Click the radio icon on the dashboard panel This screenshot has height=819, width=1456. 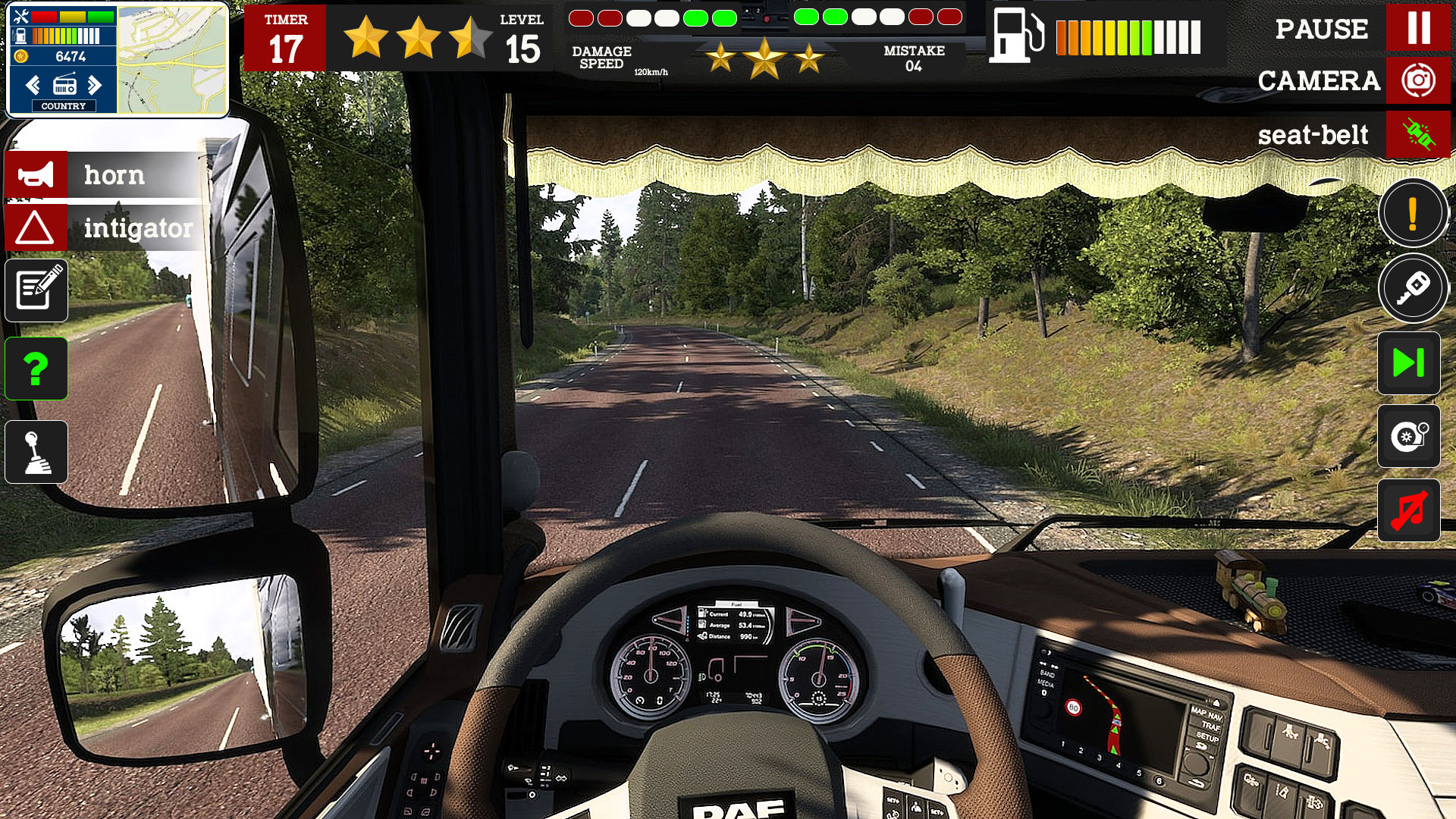click(64, 85)
